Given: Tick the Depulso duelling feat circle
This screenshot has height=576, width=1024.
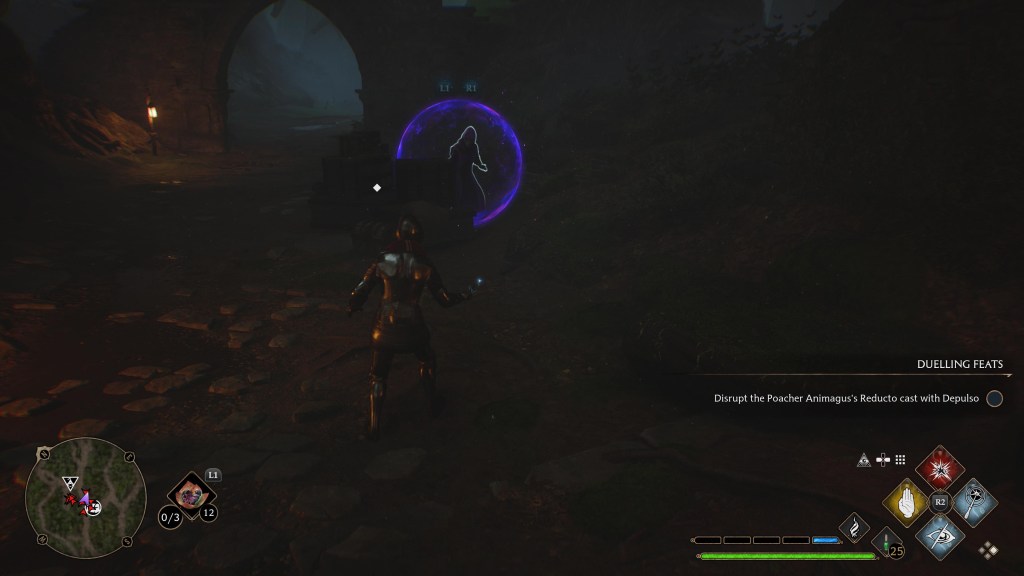Looking at the screenshot, I should (994, 398).
